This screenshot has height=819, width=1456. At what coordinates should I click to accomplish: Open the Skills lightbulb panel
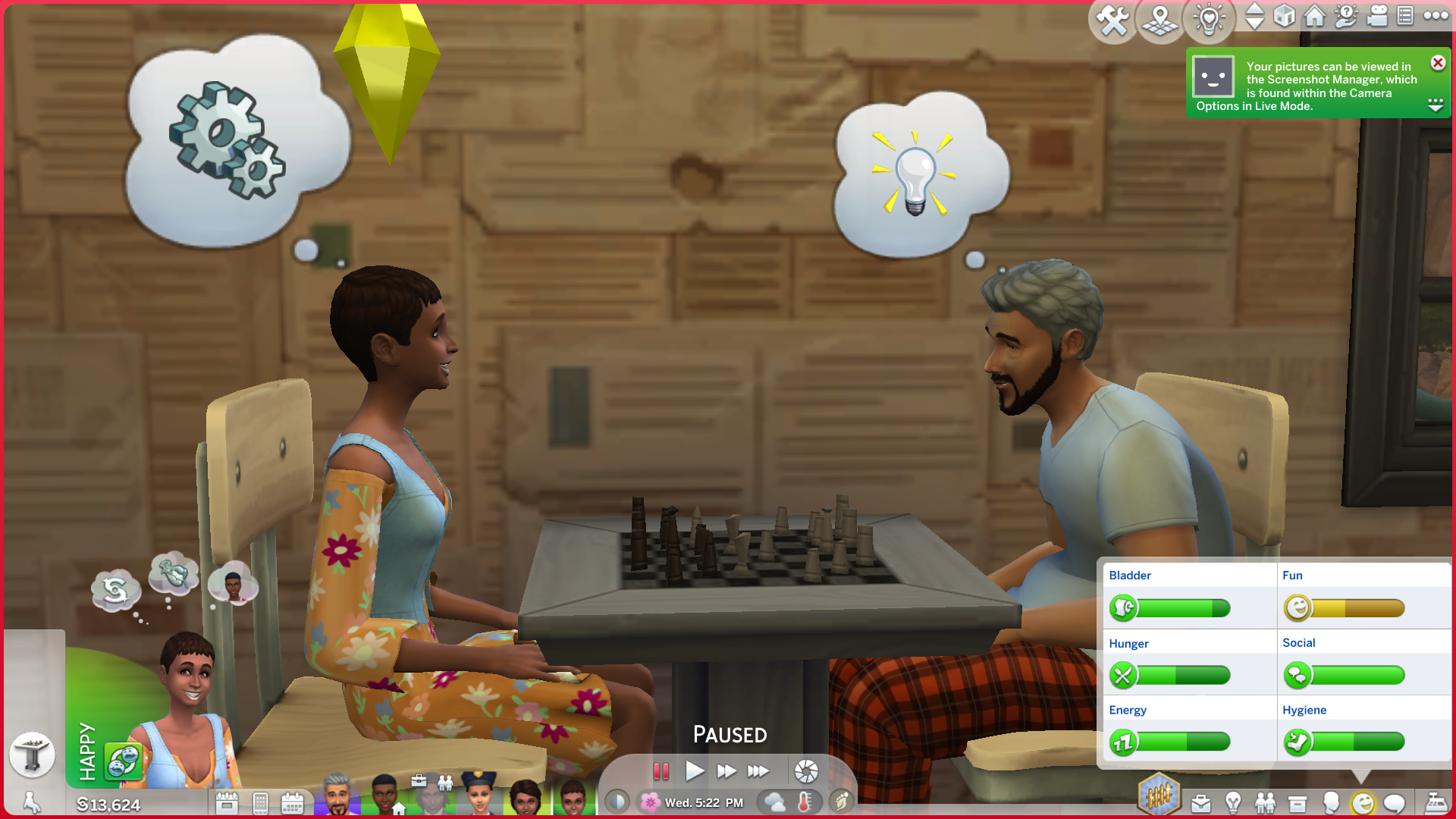(x=1233, y=803)
